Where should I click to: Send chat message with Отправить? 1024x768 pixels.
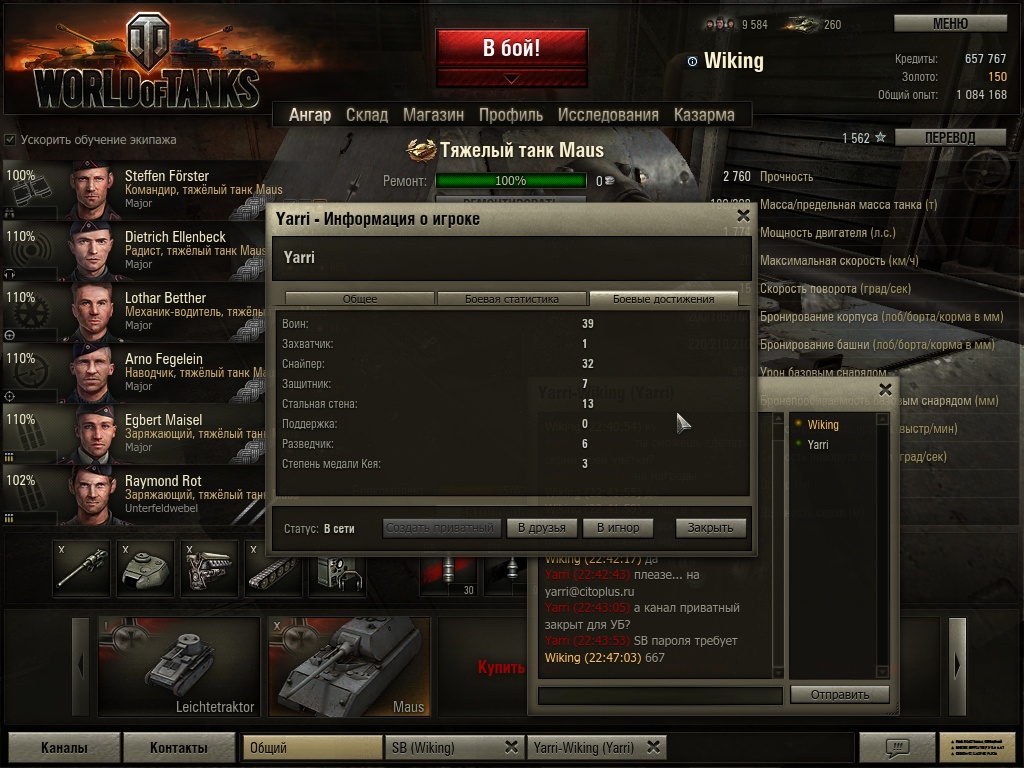click(839, 694)
